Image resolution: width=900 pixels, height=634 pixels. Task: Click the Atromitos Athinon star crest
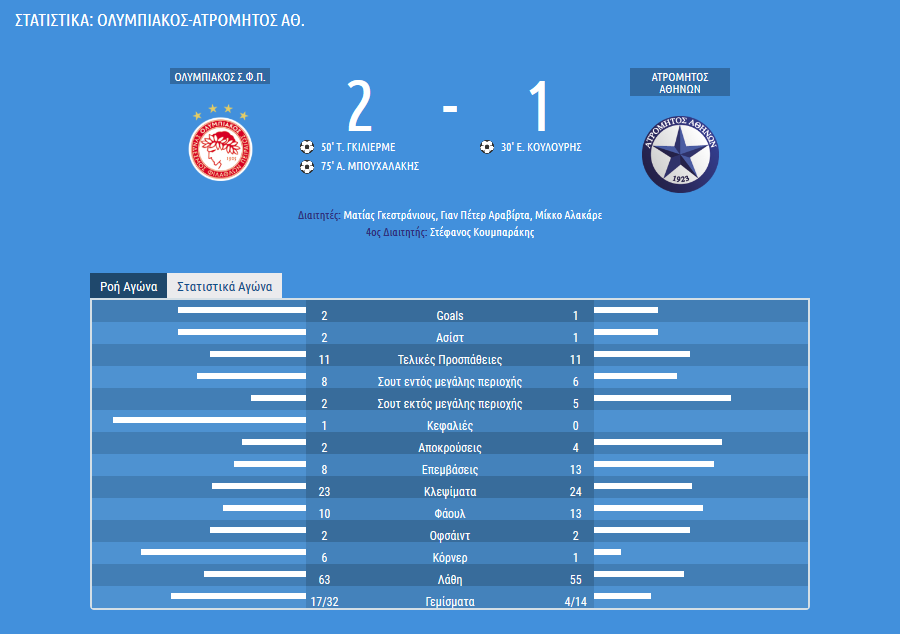pos(680,153)
